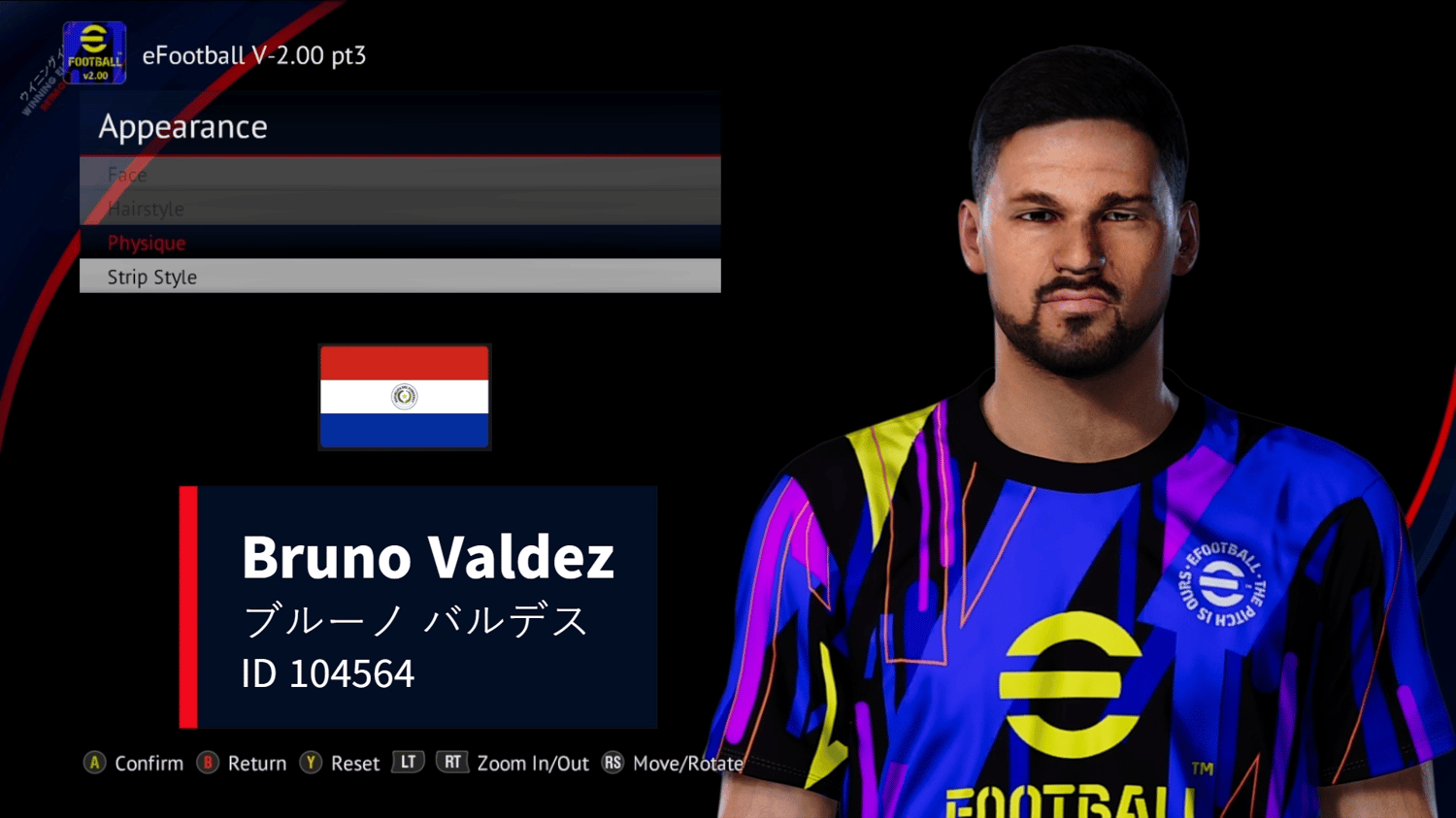Click the Paraguay flag thumbnail
The height and width of the screenshot is (818, 1456).
[404, 397]
